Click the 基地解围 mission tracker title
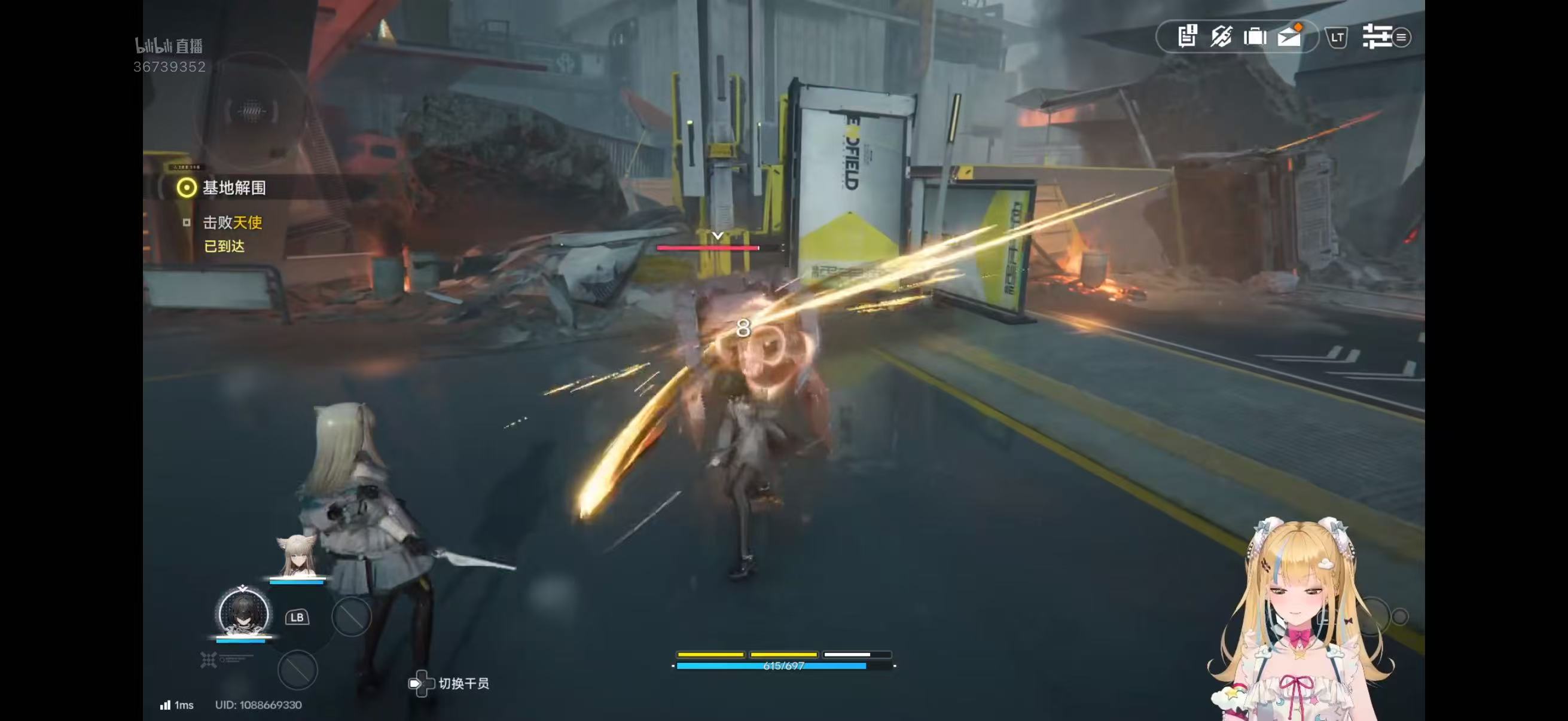The image size is (1568, 721). pyautogui.click(x=234, y=188)
